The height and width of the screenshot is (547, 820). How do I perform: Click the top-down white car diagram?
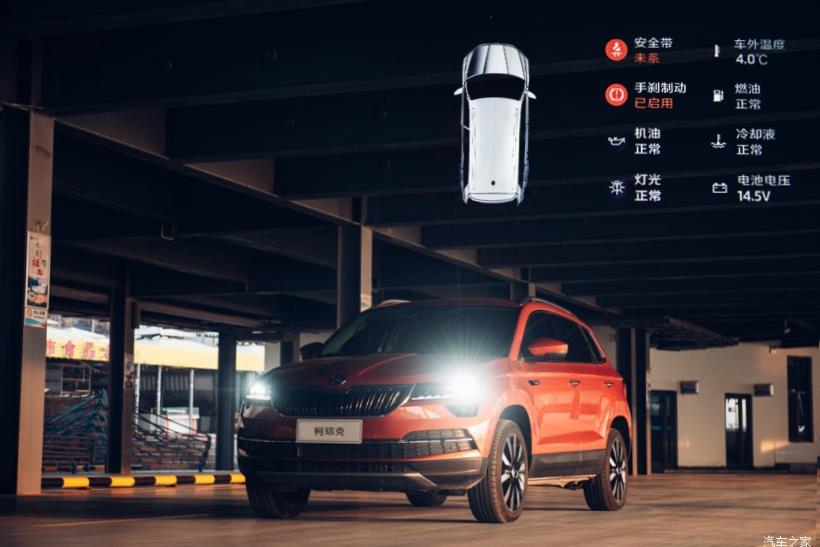tap(495, 123)
